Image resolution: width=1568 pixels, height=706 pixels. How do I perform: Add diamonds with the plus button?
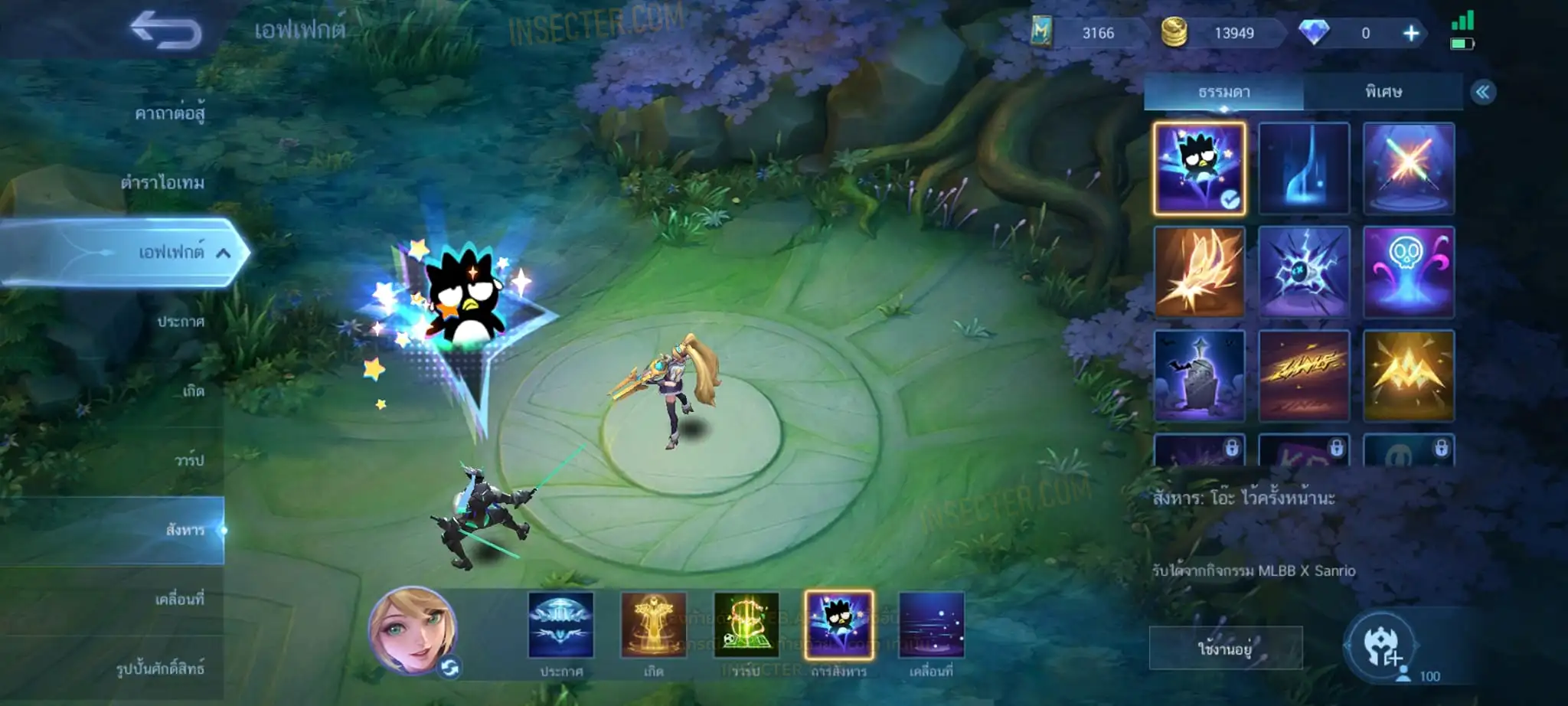(1411, 33)
